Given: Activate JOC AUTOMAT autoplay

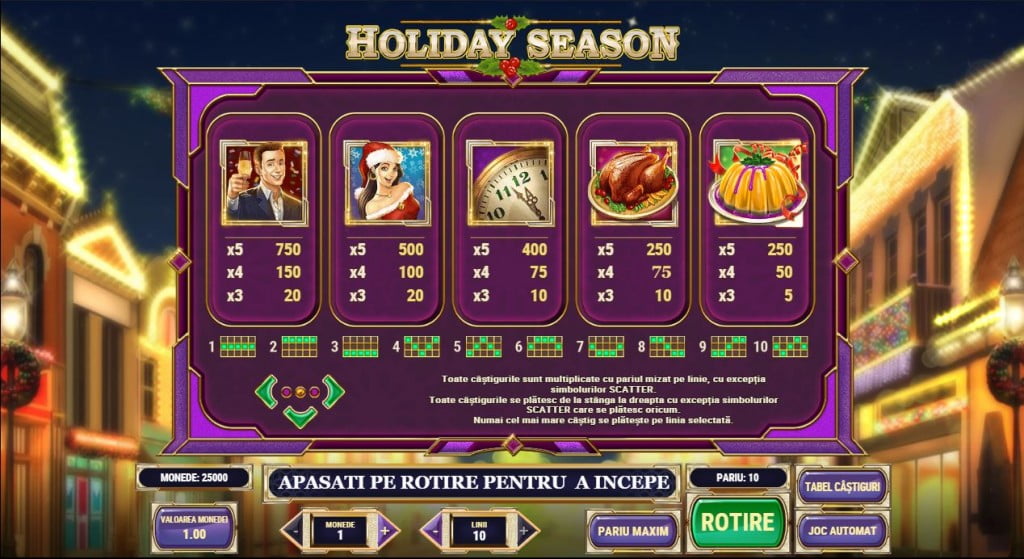Looking at the screenshot, I should click(x=842, y=530).
